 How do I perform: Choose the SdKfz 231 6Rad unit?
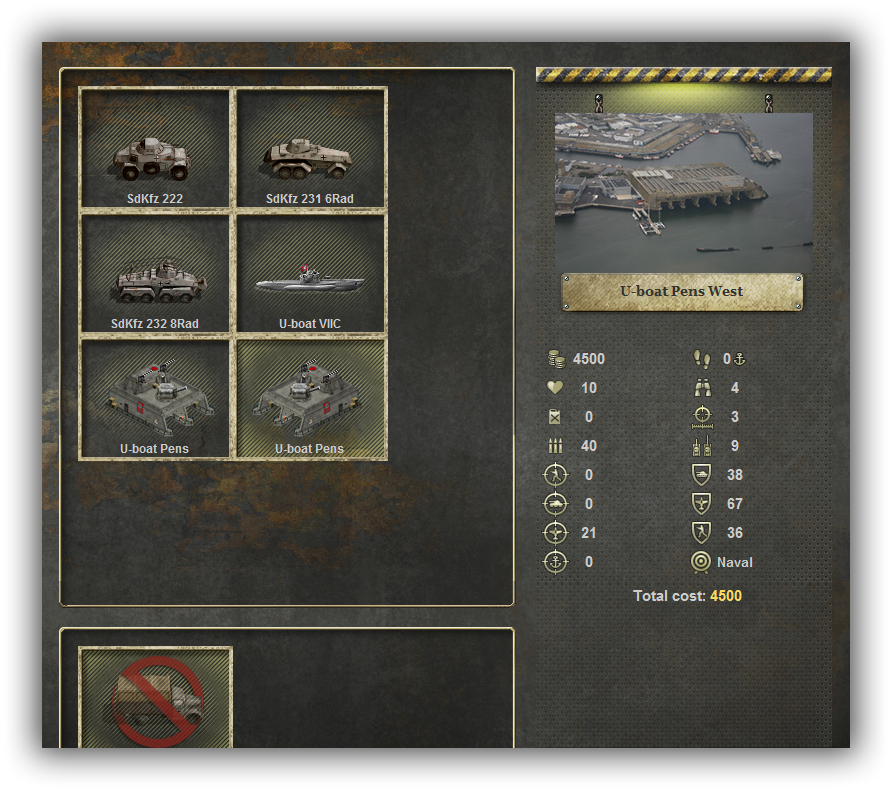click(310, 148)
